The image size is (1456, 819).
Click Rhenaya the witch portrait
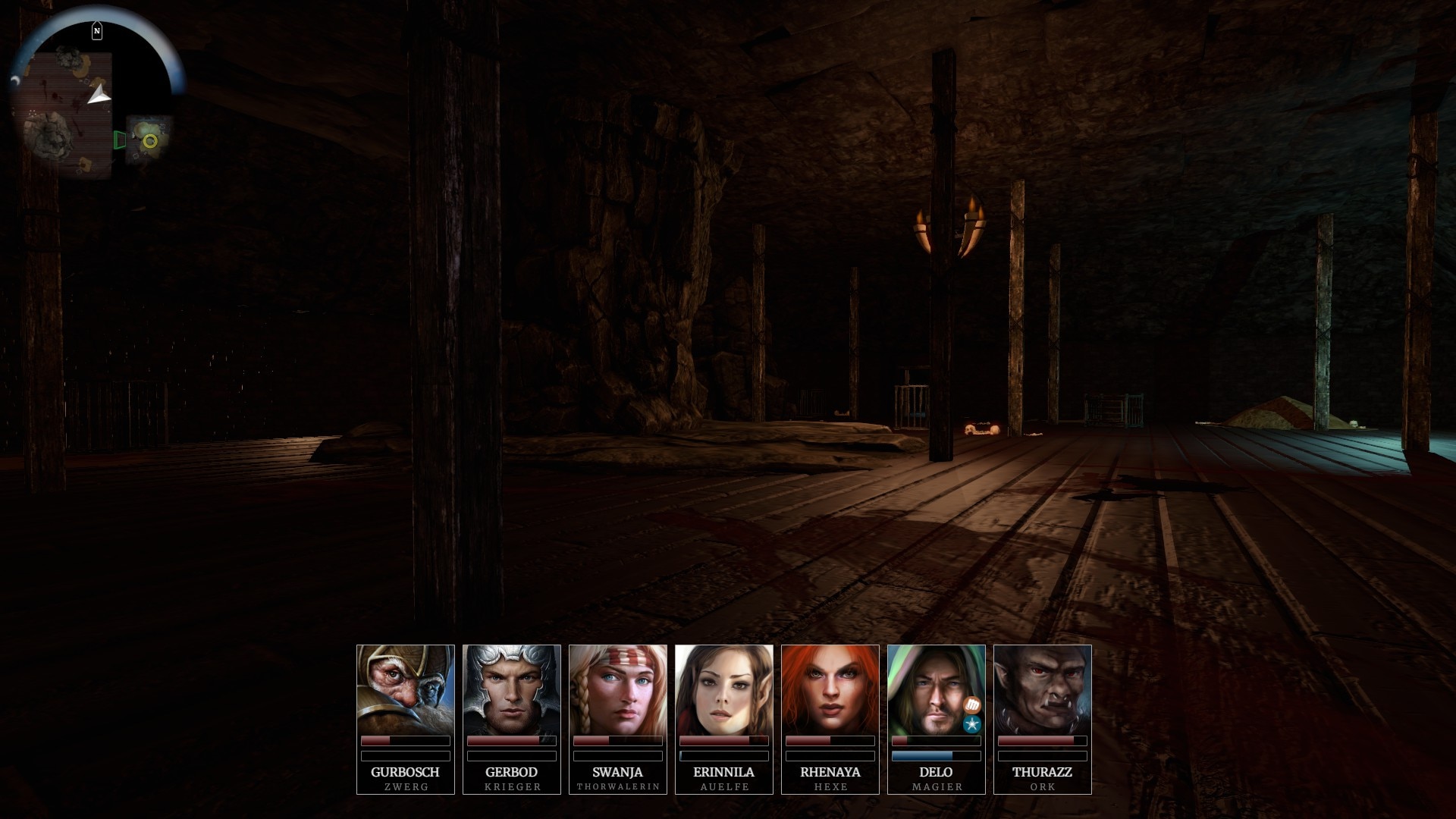pos(830,690)
